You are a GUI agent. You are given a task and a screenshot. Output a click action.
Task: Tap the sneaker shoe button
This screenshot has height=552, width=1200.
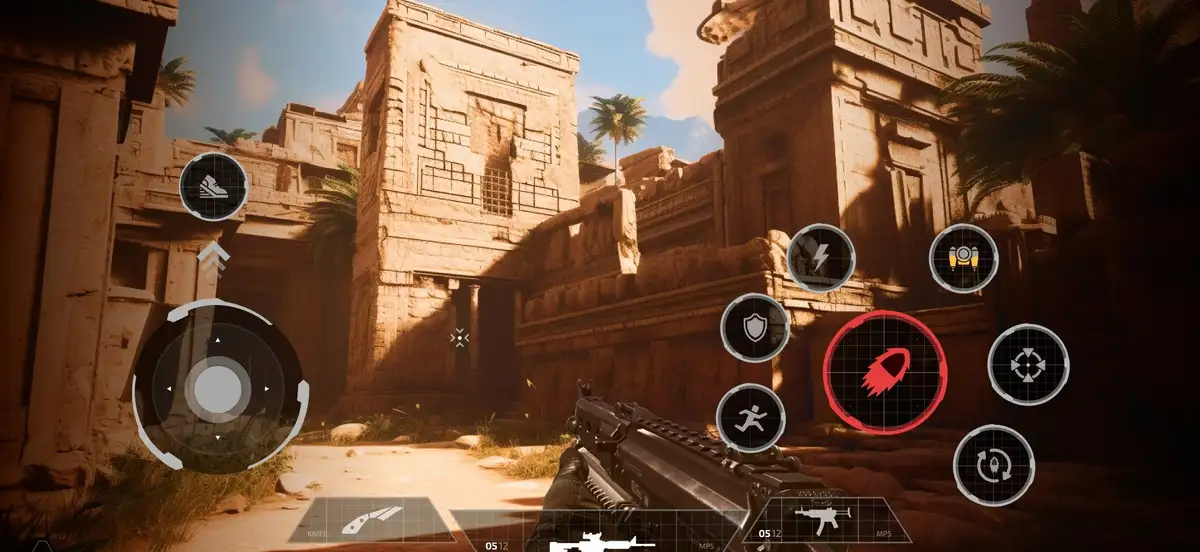pyautogui.click(x=214, y=187)
